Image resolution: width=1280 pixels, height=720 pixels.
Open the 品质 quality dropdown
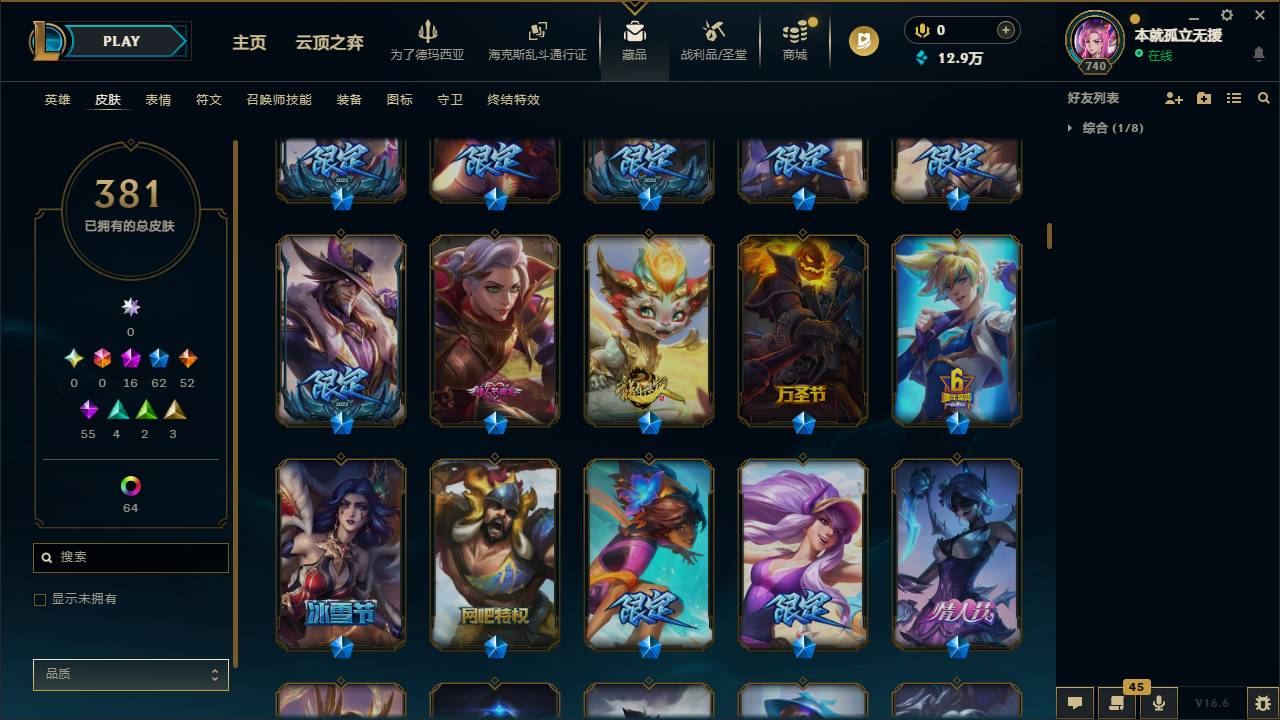pyautogui.click(x=130, y=674)
